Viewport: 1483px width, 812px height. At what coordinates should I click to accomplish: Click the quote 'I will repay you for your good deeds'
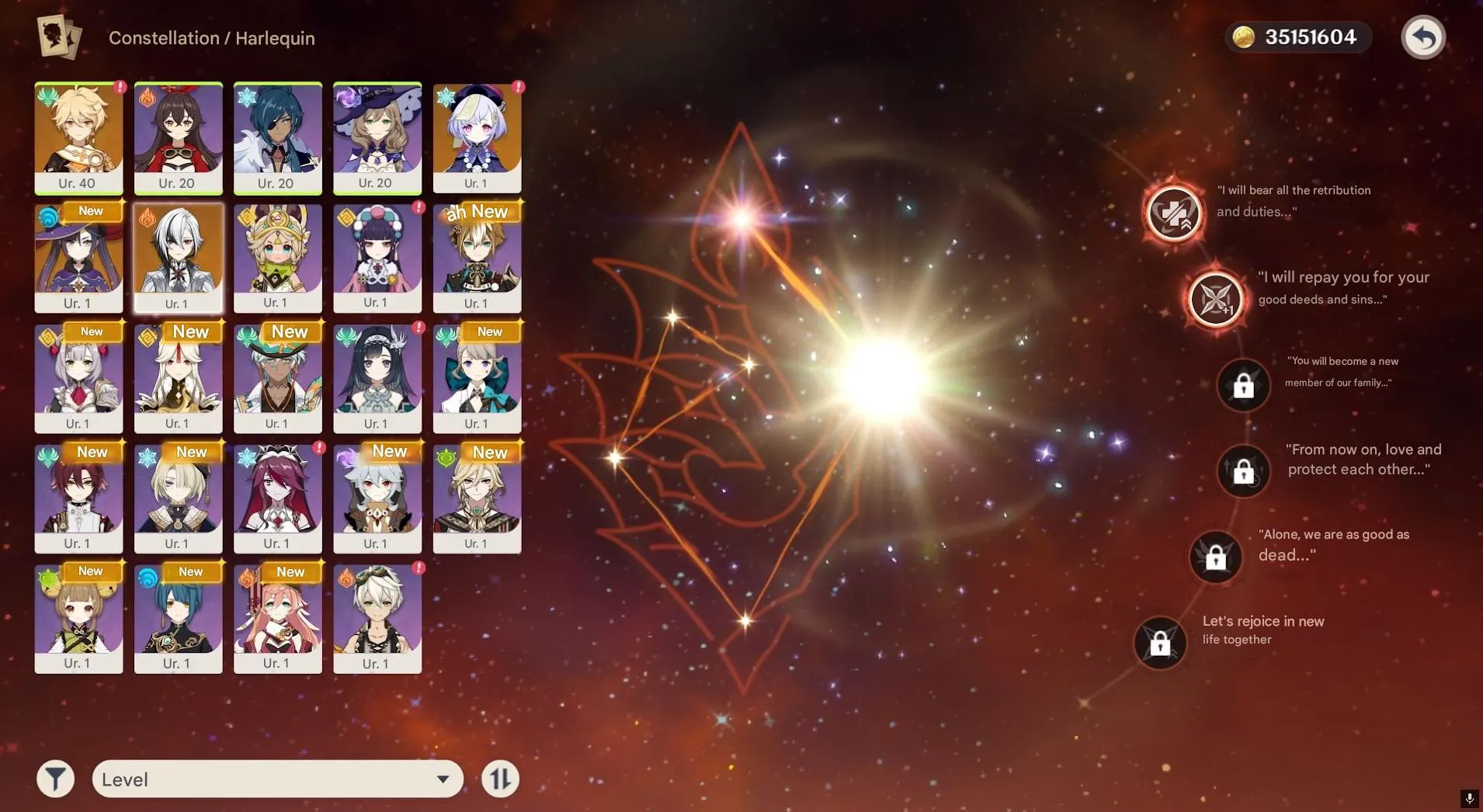(x=1342, y=287)
